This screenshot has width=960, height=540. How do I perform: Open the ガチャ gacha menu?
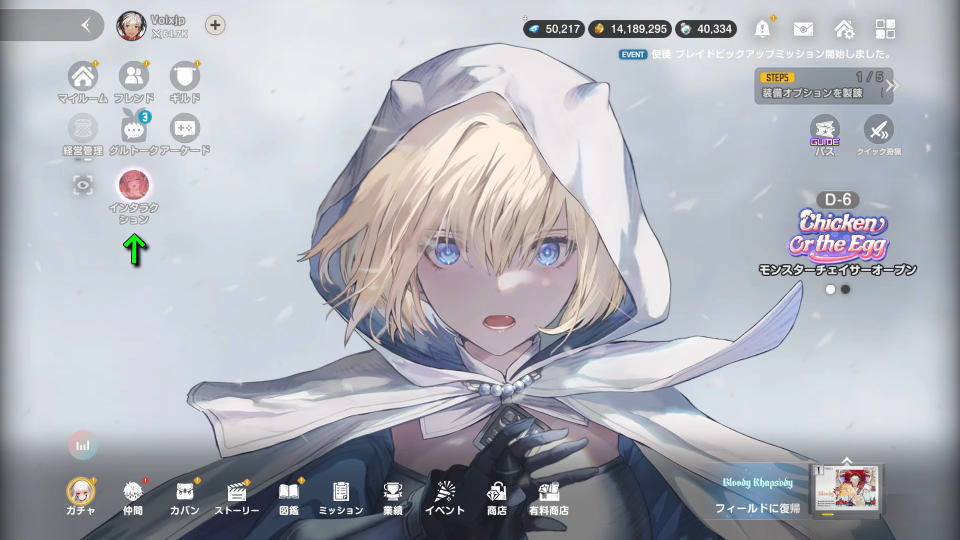(x=80, y=493)
